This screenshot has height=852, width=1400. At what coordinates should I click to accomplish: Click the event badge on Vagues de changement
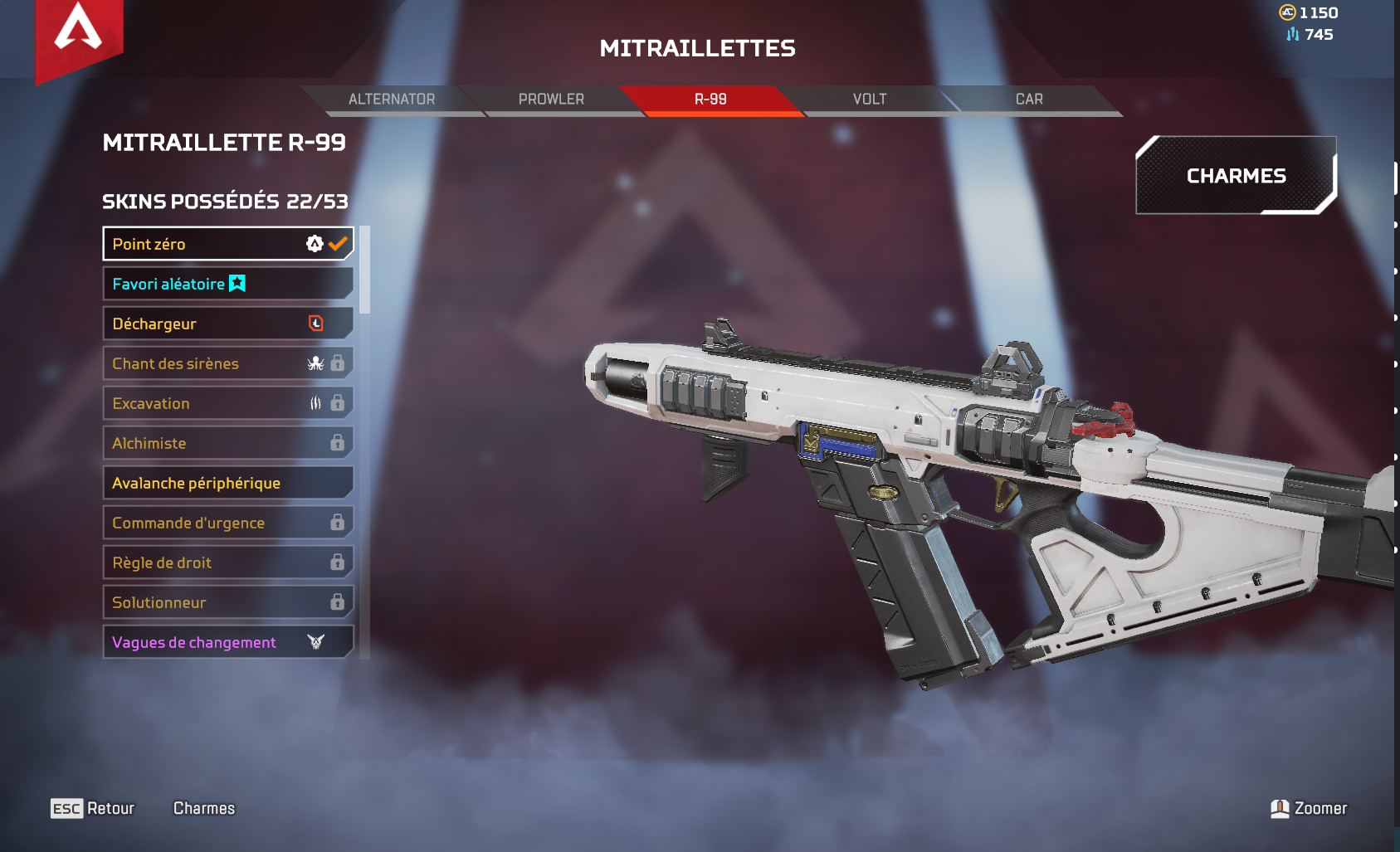(x=314, y=641)
